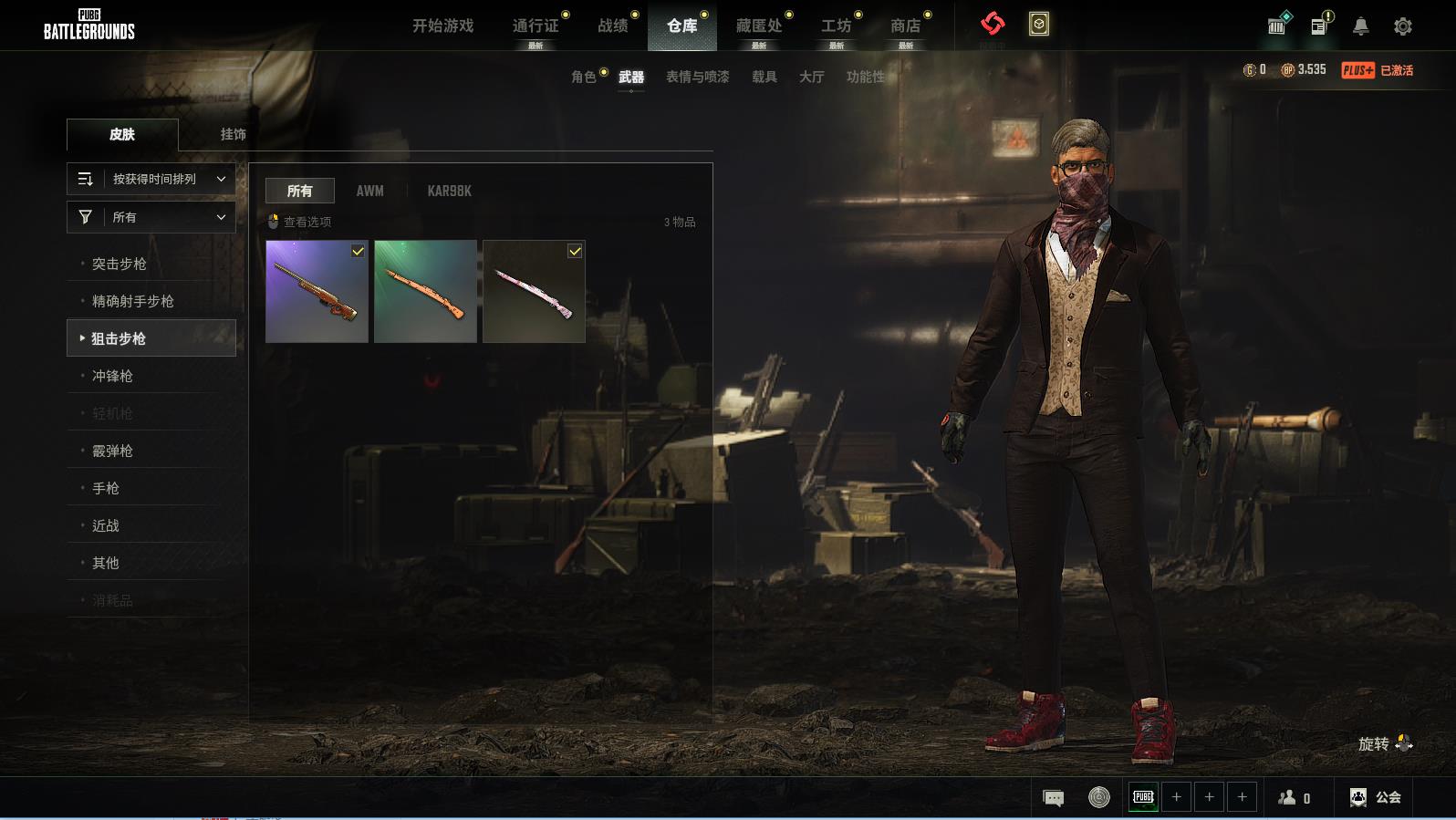Select the purple-background sniper rifle skin
1456x820 pixels.
[317, 292]
